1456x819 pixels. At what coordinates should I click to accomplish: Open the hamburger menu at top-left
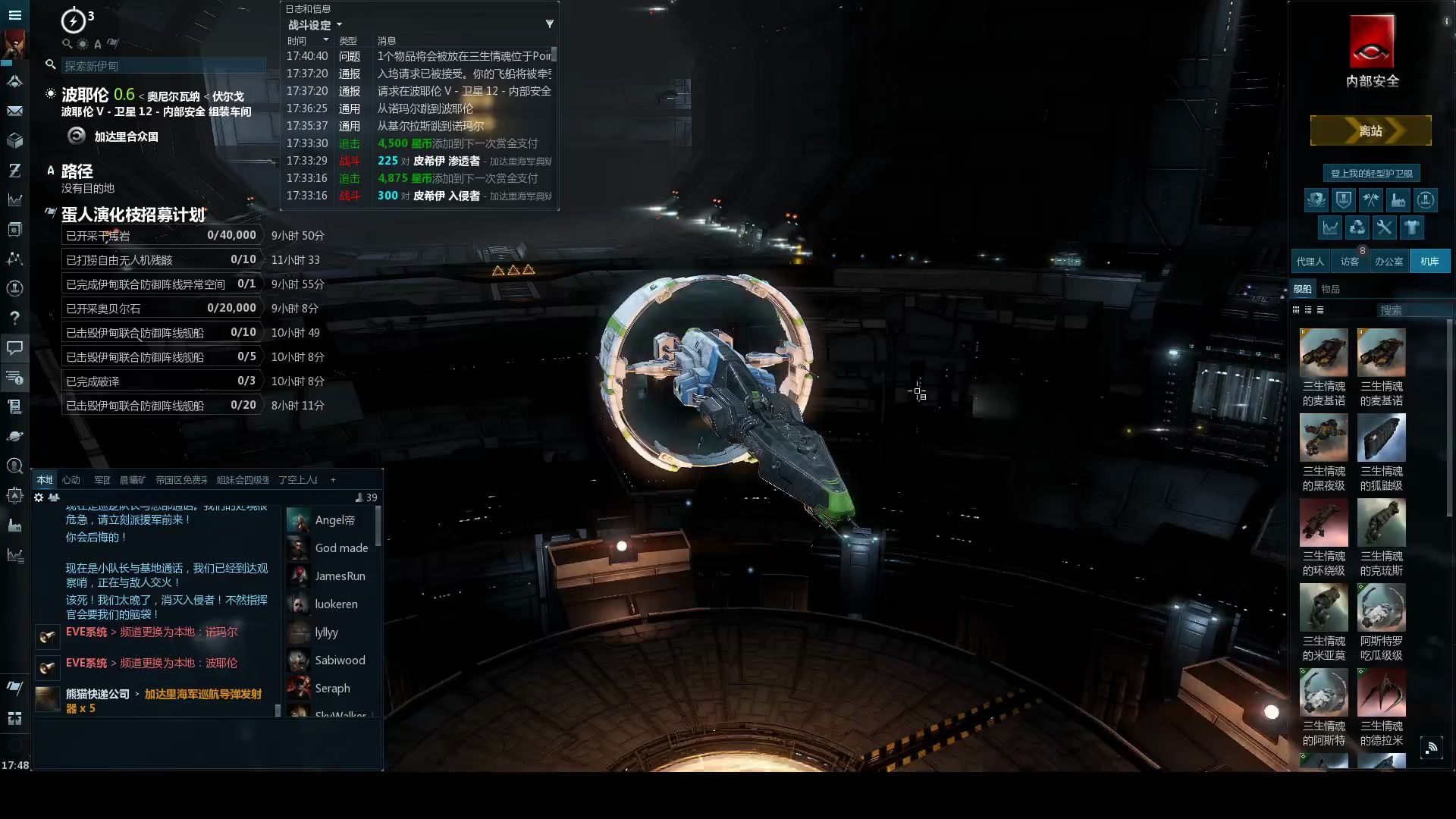14,14
